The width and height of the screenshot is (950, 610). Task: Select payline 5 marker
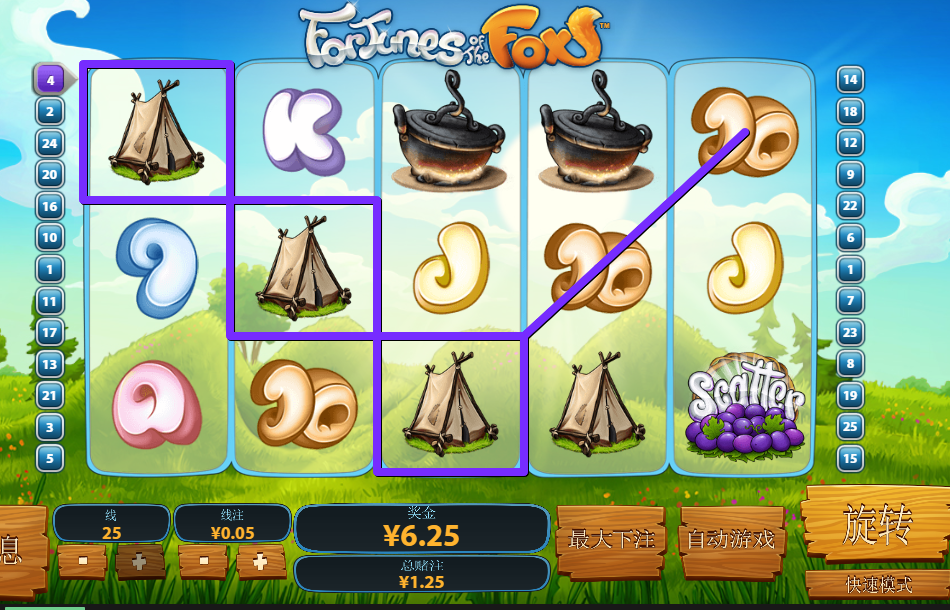click(50, 459)
